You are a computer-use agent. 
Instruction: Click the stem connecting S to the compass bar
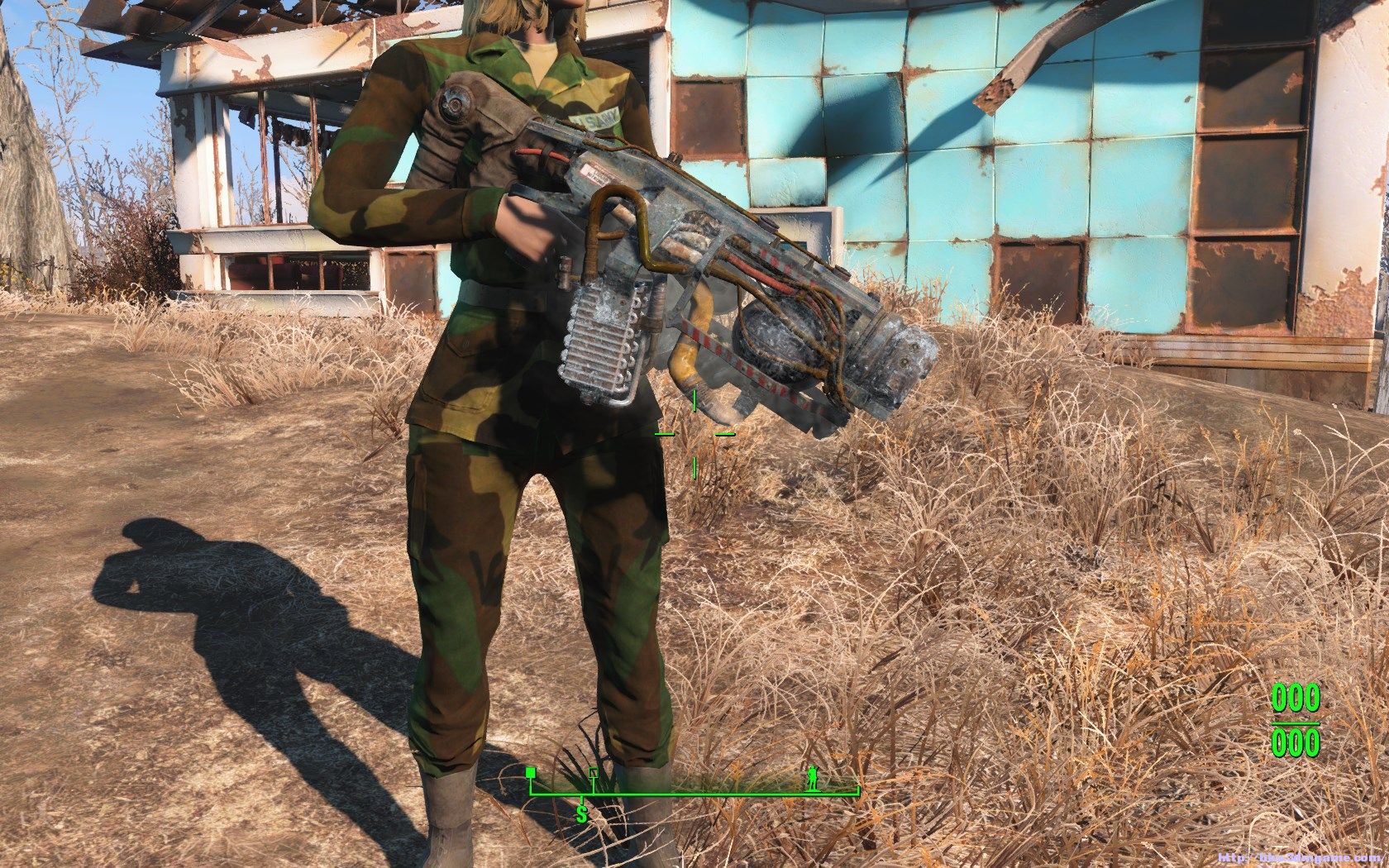point(581,802)
